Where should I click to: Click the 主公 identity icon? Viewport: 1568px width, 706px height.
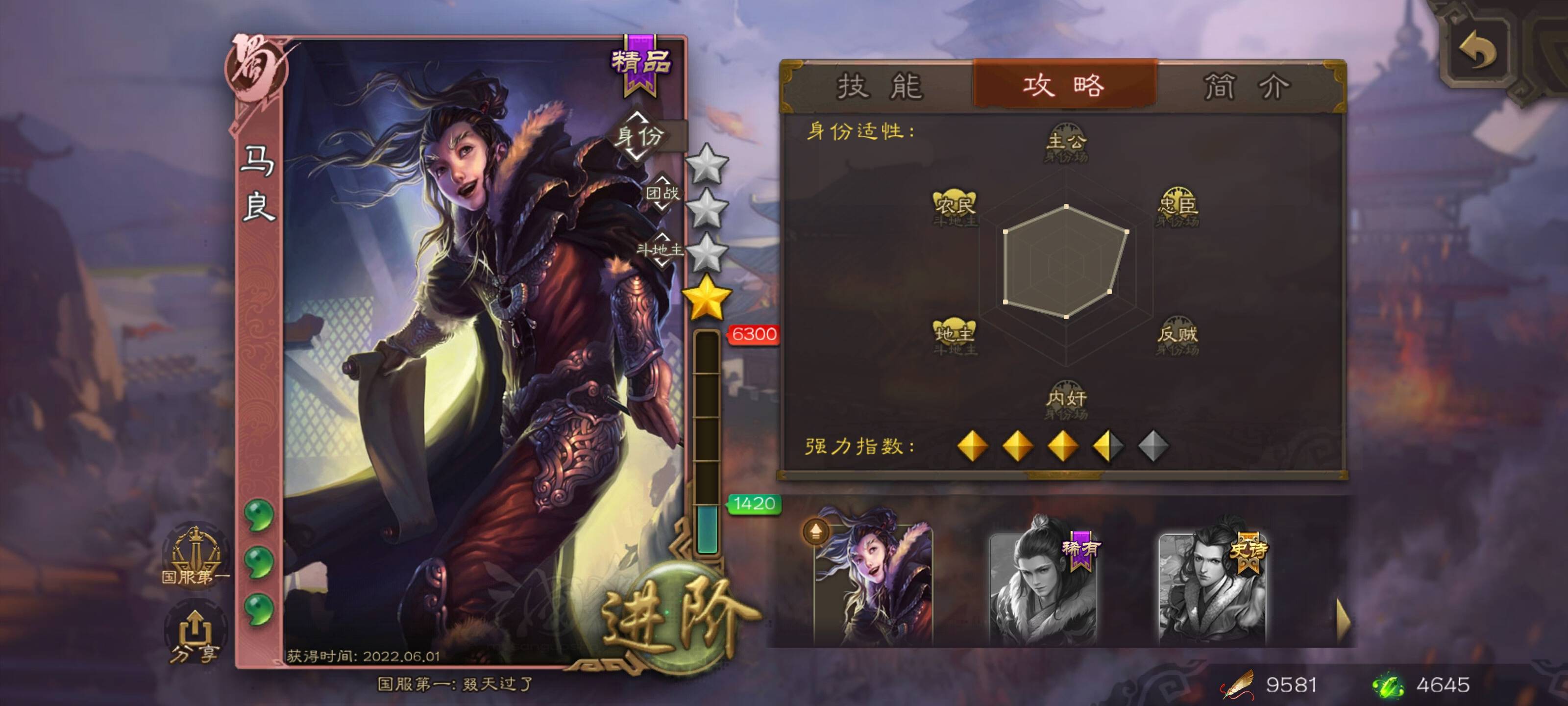click(x=1066, y=143)
